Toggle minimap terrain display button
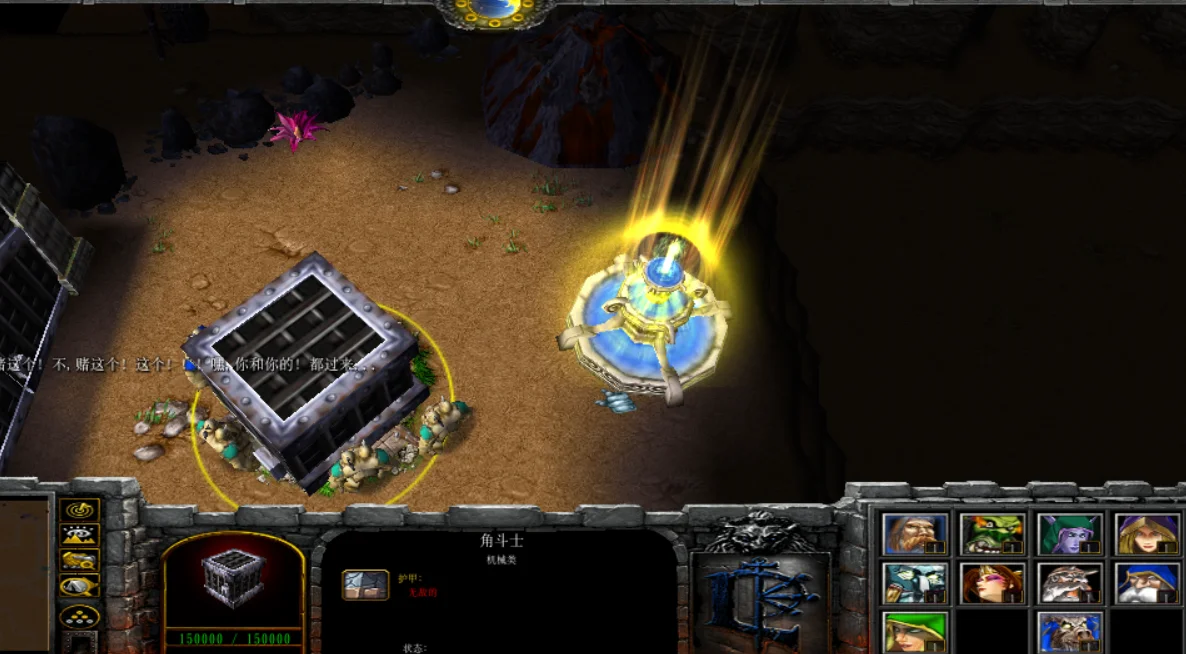1186x654 pixels. 80,536
